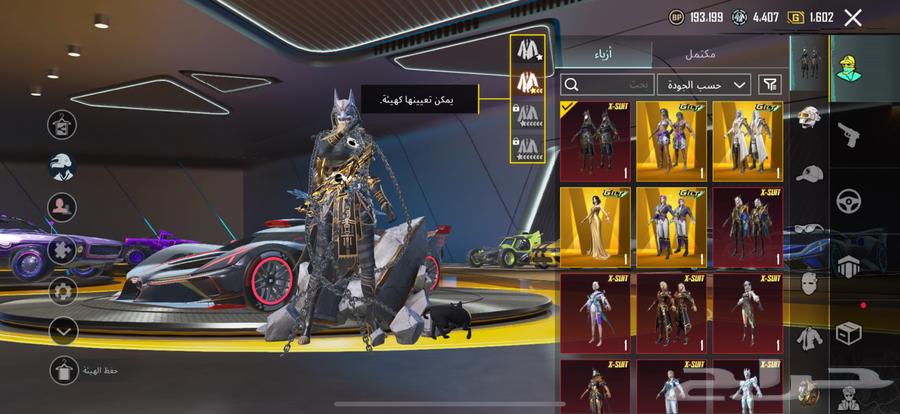Open the puzzle piece icon button

point(63,249)
